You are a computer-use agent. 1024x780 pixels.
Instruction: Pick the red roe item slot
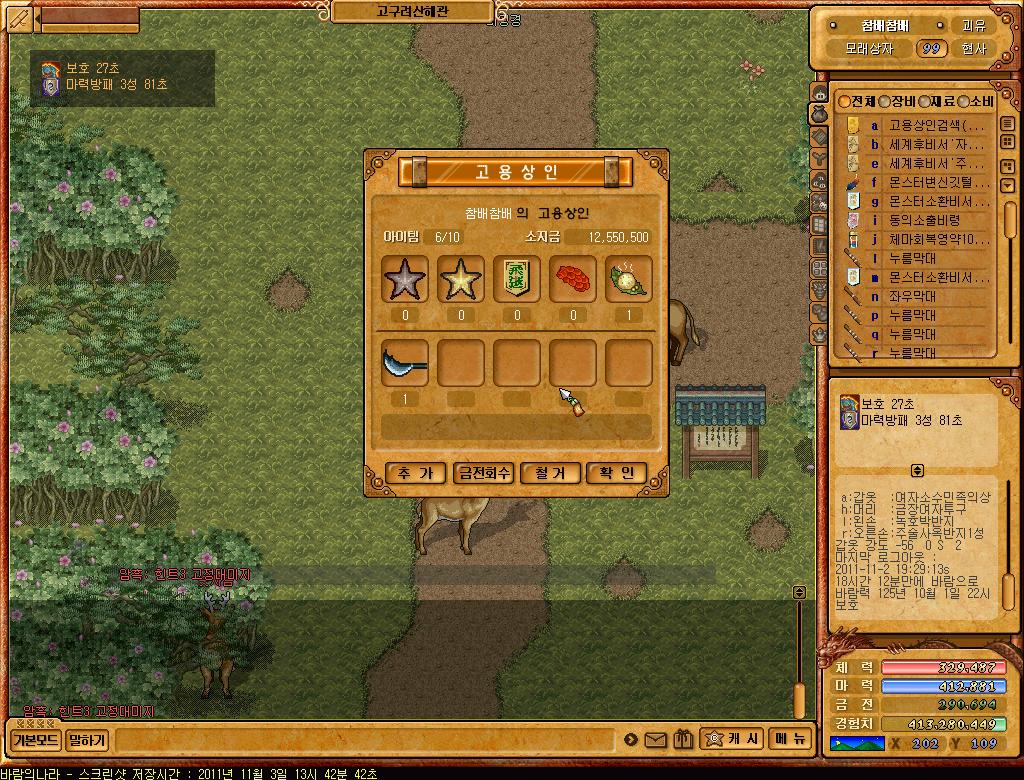(573, 279)
